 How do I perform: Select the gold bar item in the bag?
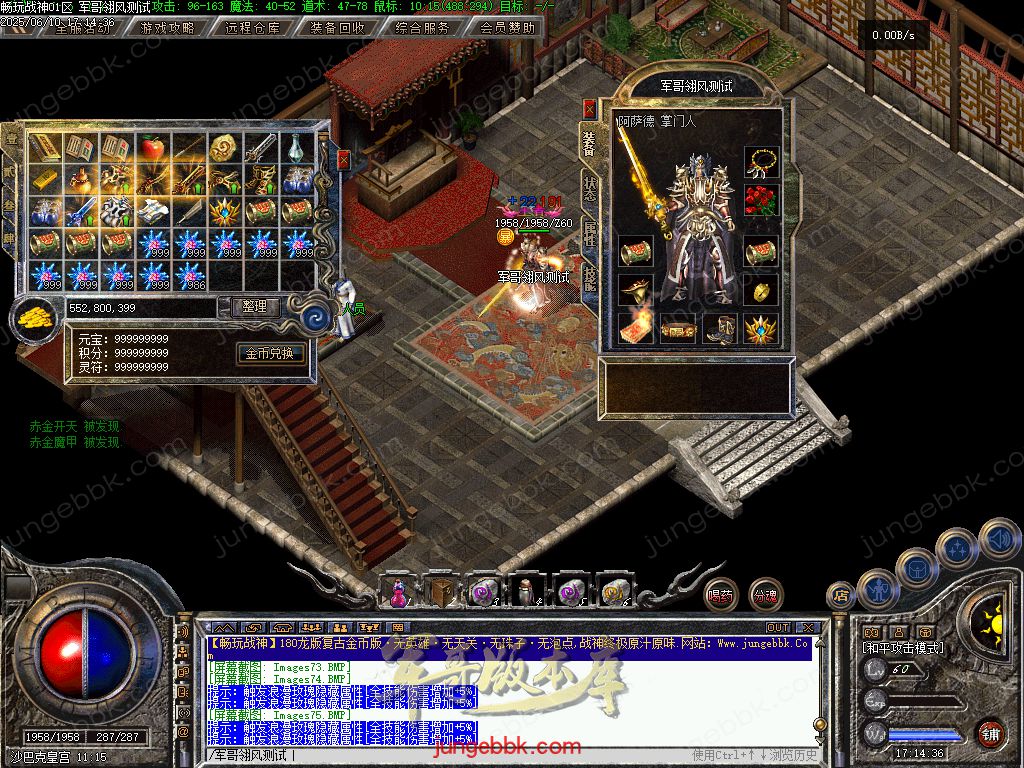pyautogui.click(x=44, y=180)
